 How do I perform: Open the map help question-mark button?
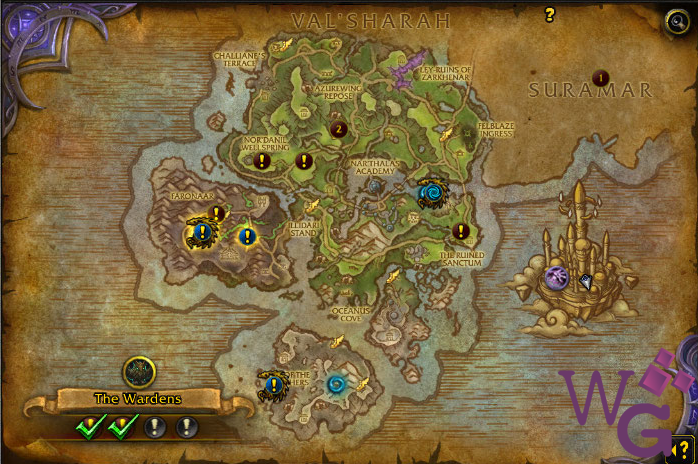coord(684,449)
